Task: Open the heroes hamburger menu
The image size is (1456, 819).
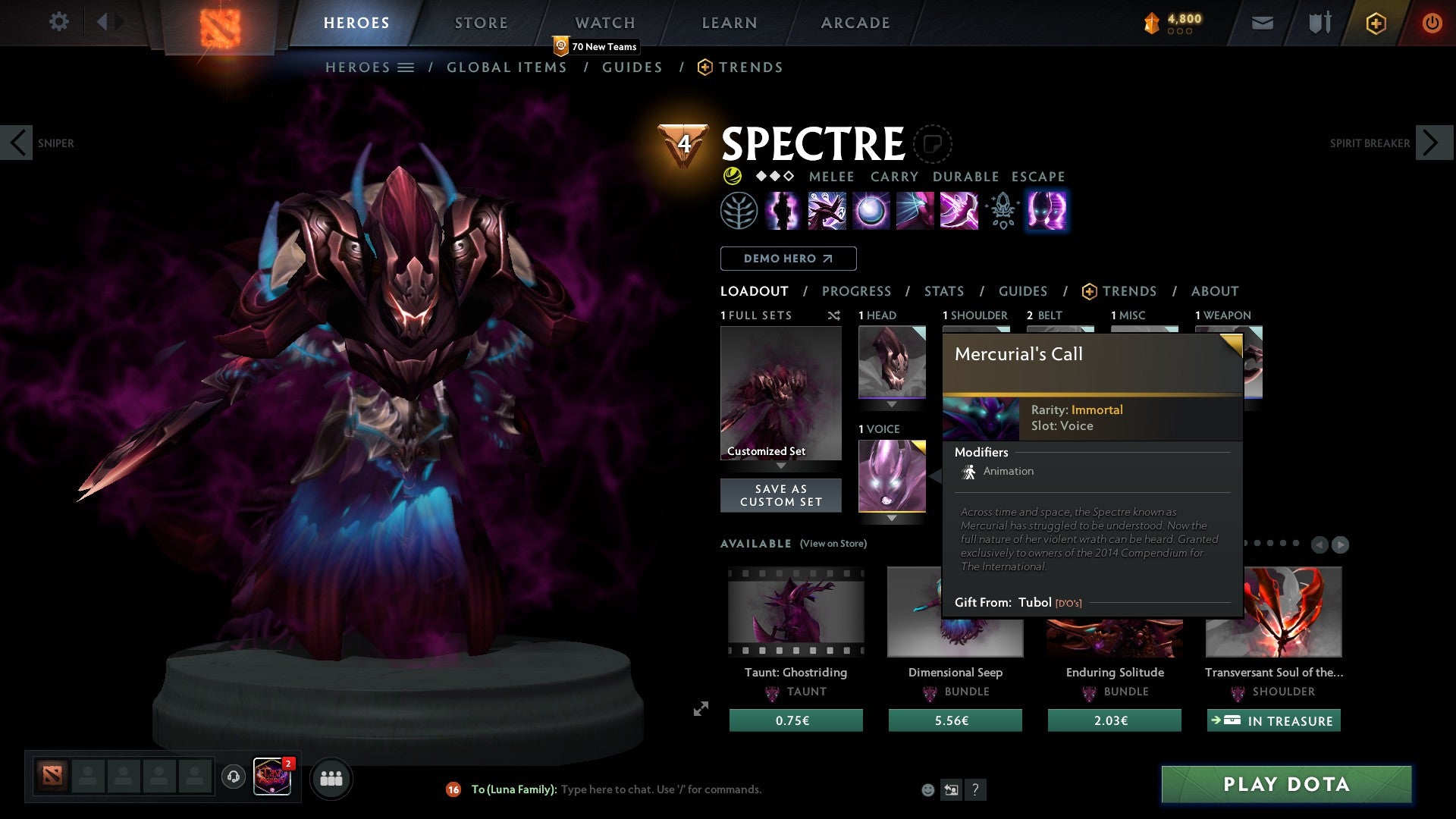Action: coord(407,67)
